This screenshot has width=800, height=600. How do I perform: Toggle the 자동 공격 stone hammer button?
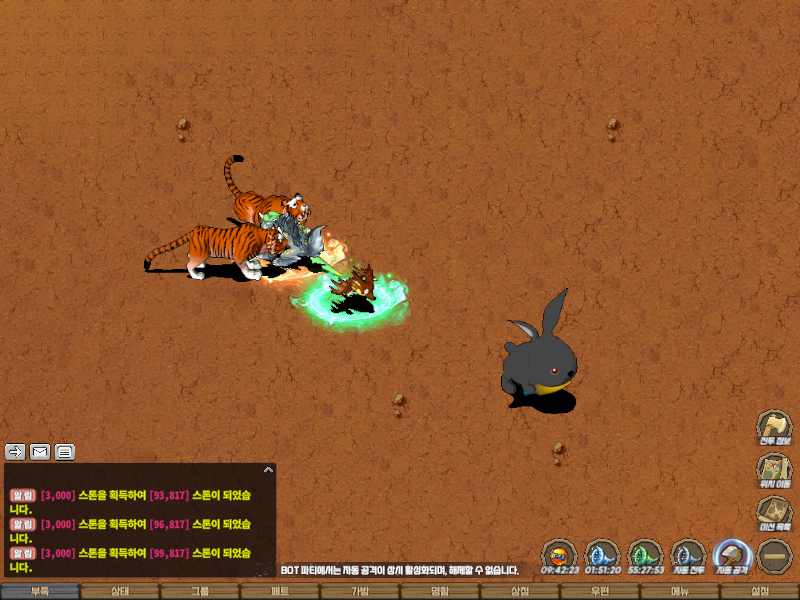[x=731, y=554]
